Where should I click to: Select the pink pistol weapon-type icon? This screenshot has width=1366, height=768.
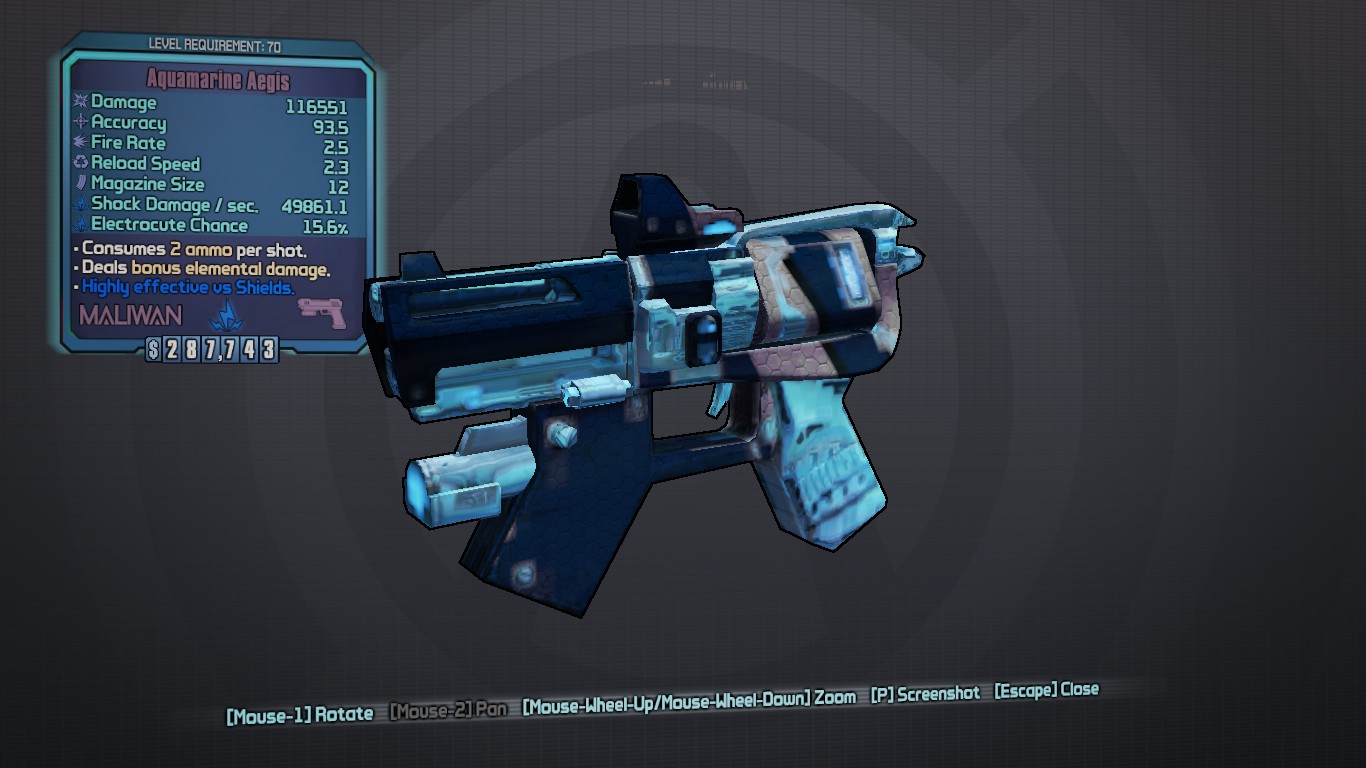(322, 312)
